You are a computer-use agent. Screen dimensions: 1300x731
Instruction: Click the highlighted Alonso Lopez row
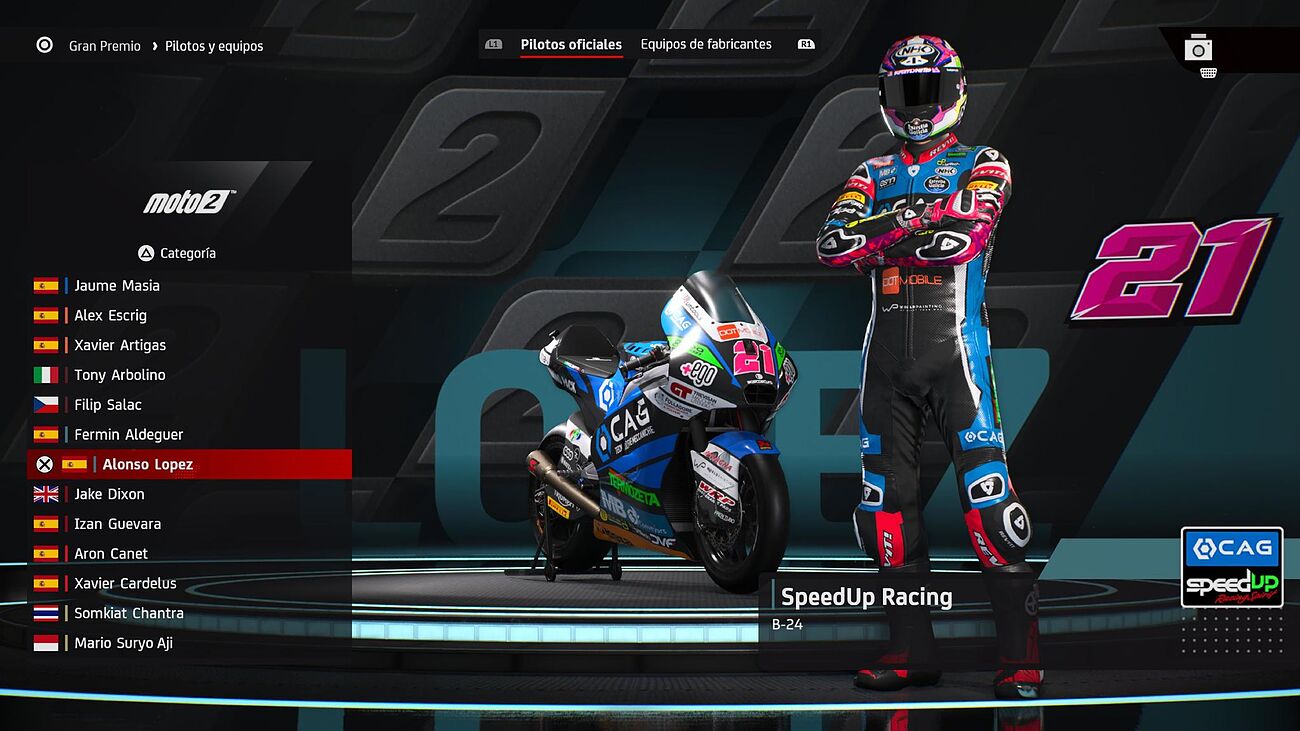click(x=147, y=464)
